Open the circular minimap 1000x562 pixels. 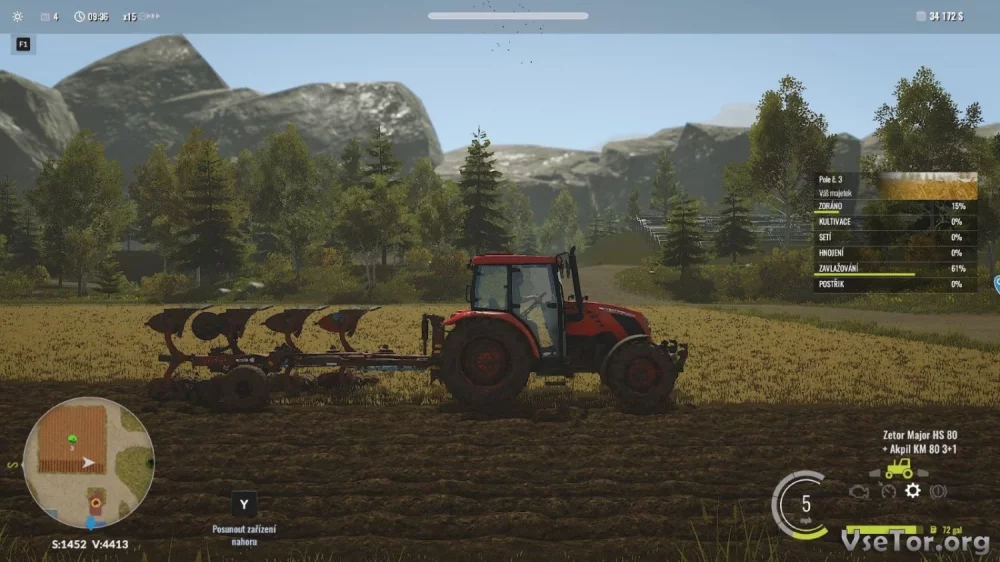point(88,463)
